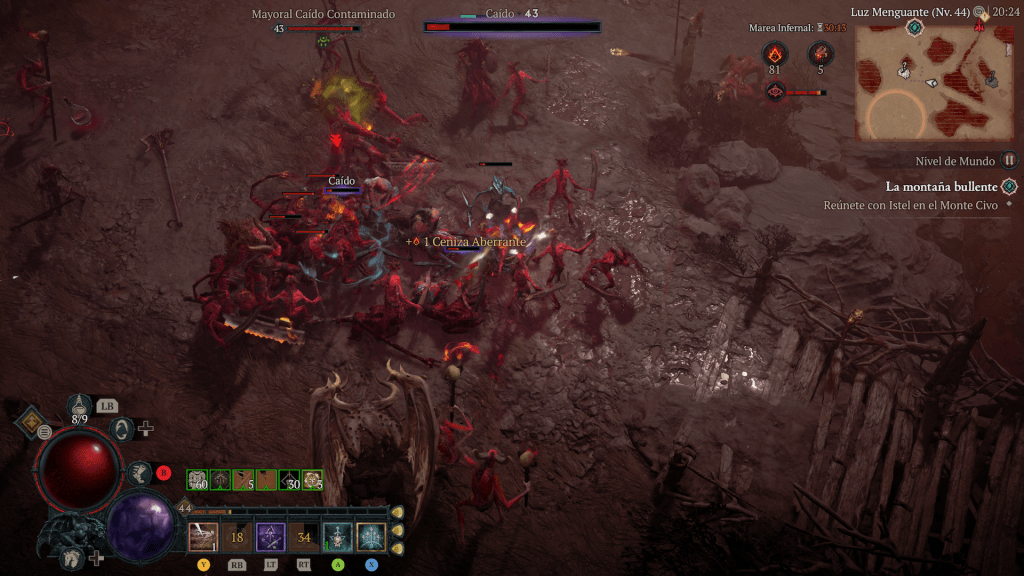The width and height of the screenshot is (1024, 576).
Task: Select the skill slot on cooldown showing 18
Action: pyautogui.click(x=237, y=537)
